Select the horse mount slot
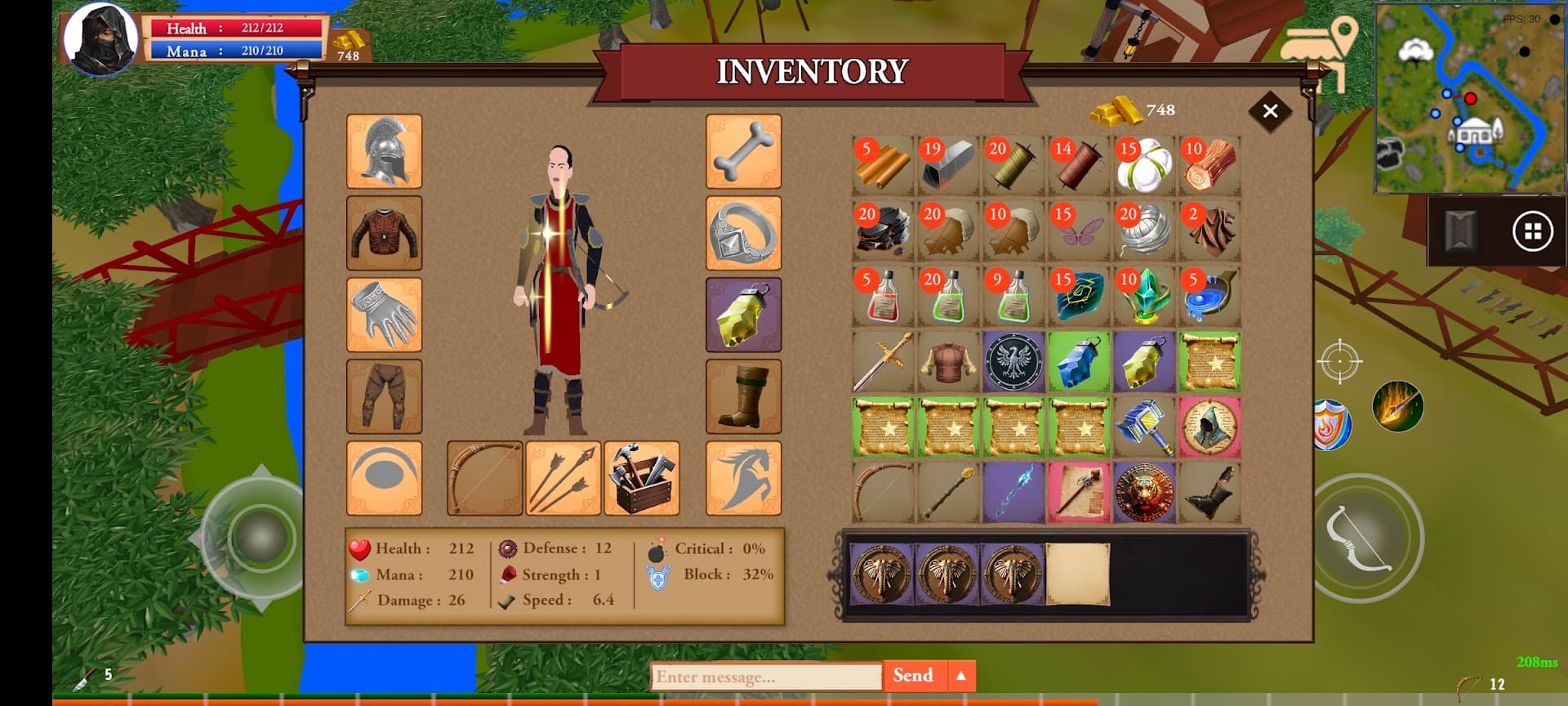 tap(743, 478)
